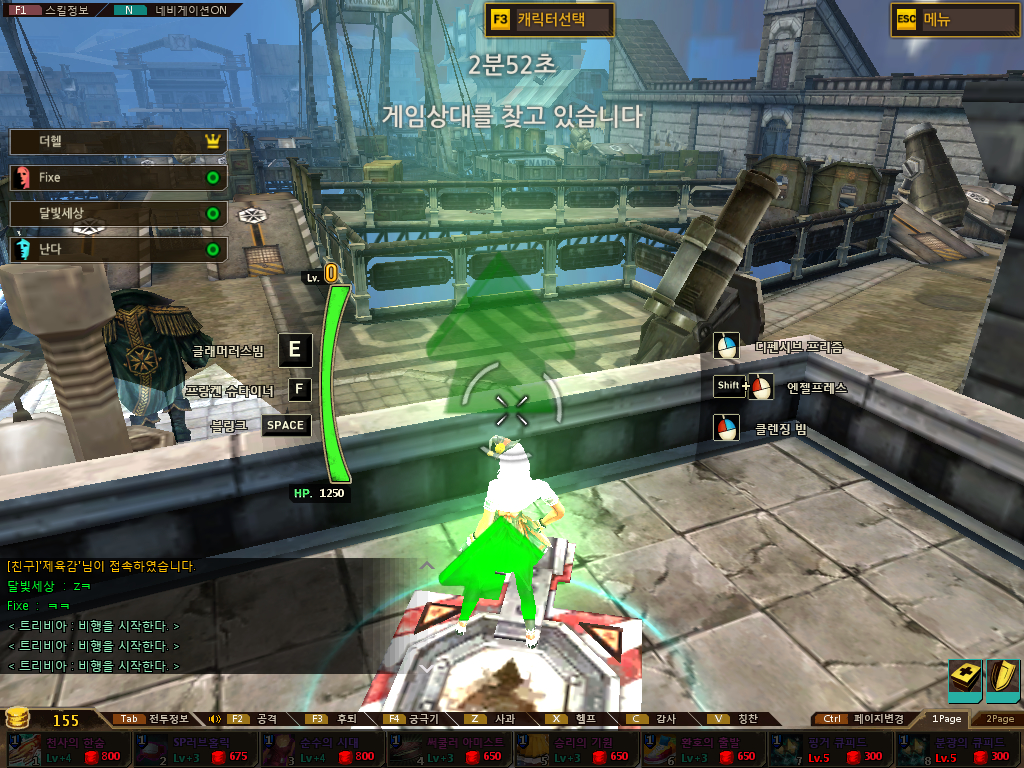The image size is (1024, 768).
Task: Click the chat log area
Action: tap(200, 616)
